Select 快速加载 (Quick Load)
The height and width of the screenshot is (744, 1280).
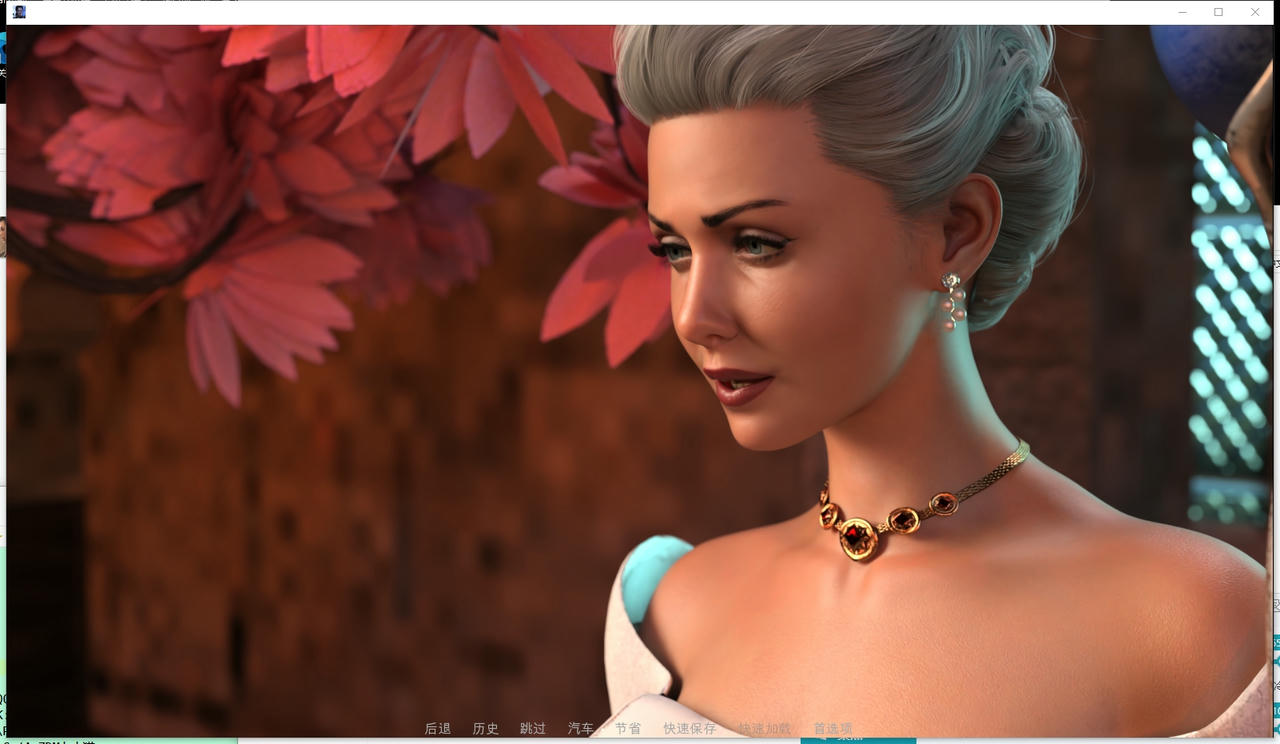tap(765, 729)
